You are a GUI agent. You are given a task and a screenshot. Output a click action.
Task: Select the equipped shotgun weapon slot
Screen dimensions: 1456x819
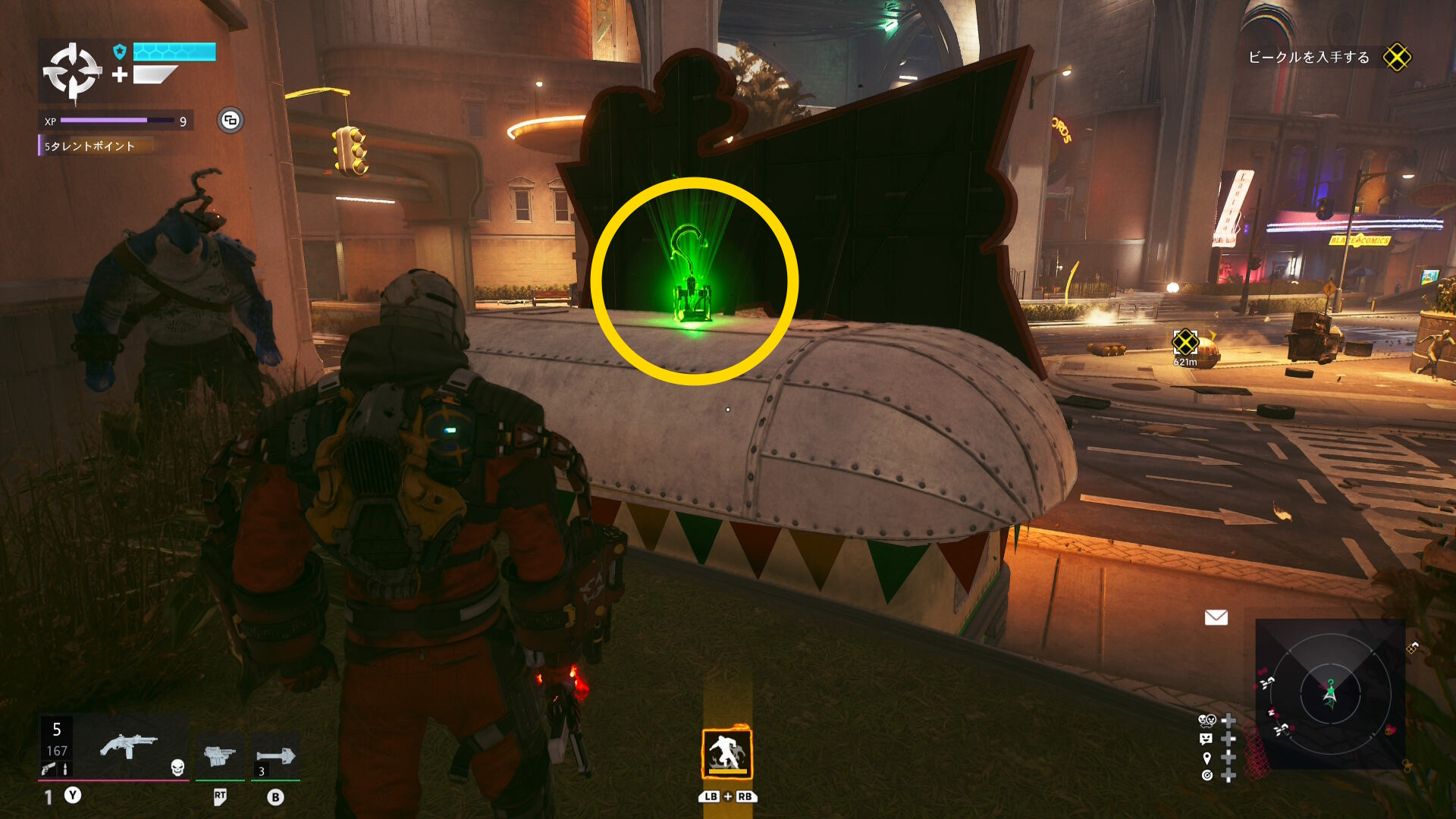coord(128,747)
